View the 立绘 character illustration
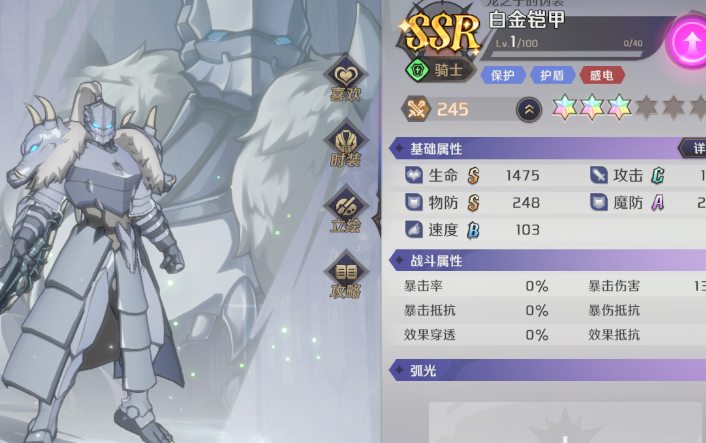The height and width of the screenshot is (443, 706). point(346,210)
